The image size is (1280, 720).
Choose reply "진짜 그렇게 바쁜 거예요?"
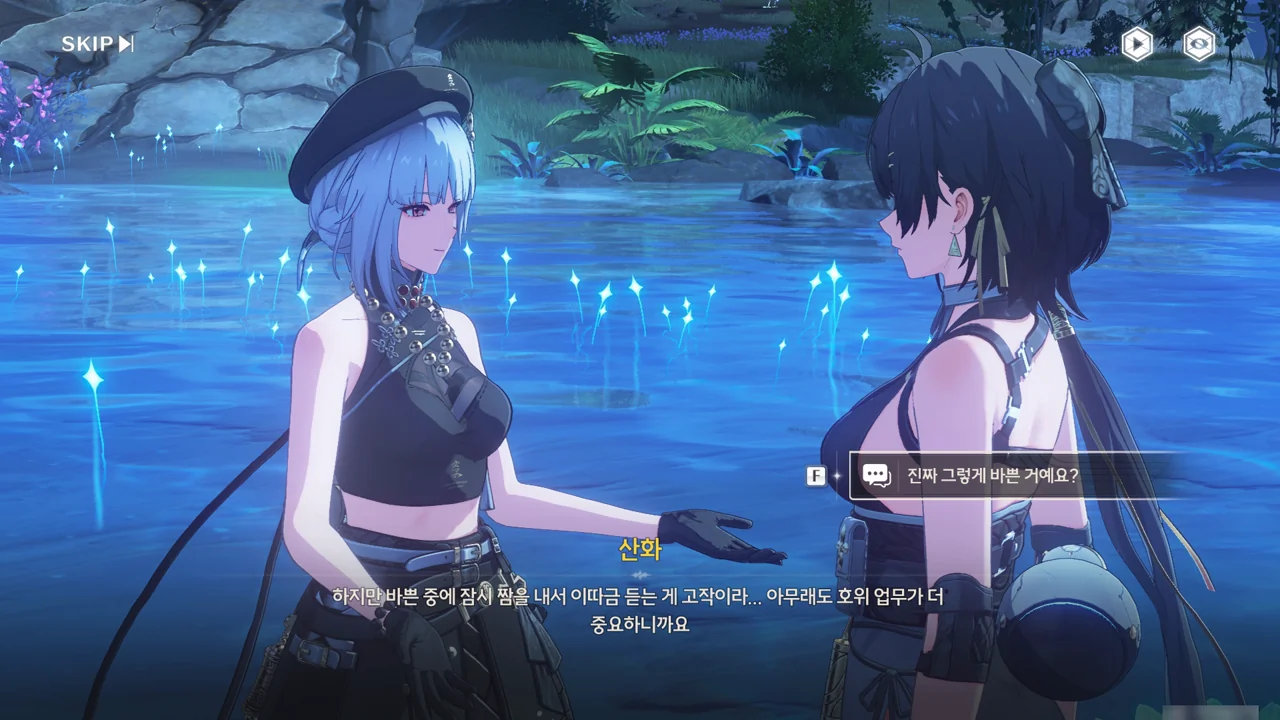[x=992, y=476]
